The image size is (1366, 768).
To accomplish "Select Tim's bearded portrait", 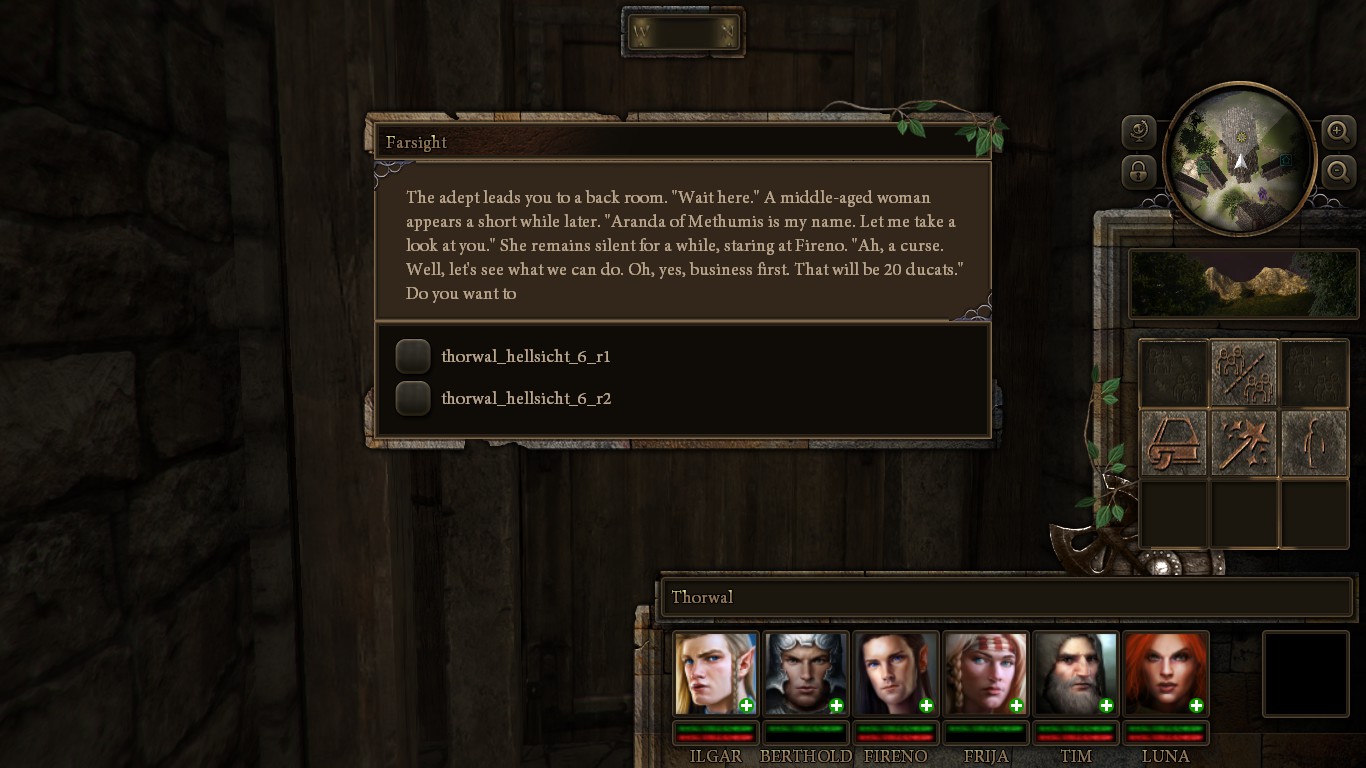I will (1076, 673).
